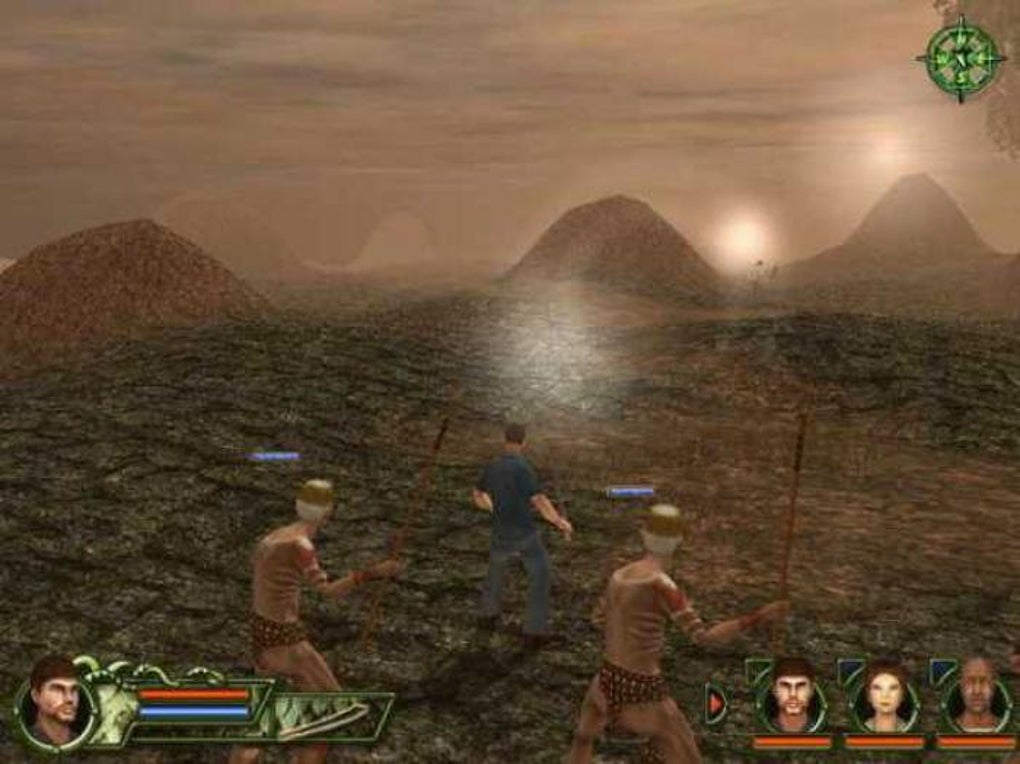Select the bearded brown-haired man party portrait

pyautogui.click(x=792, y=694)
